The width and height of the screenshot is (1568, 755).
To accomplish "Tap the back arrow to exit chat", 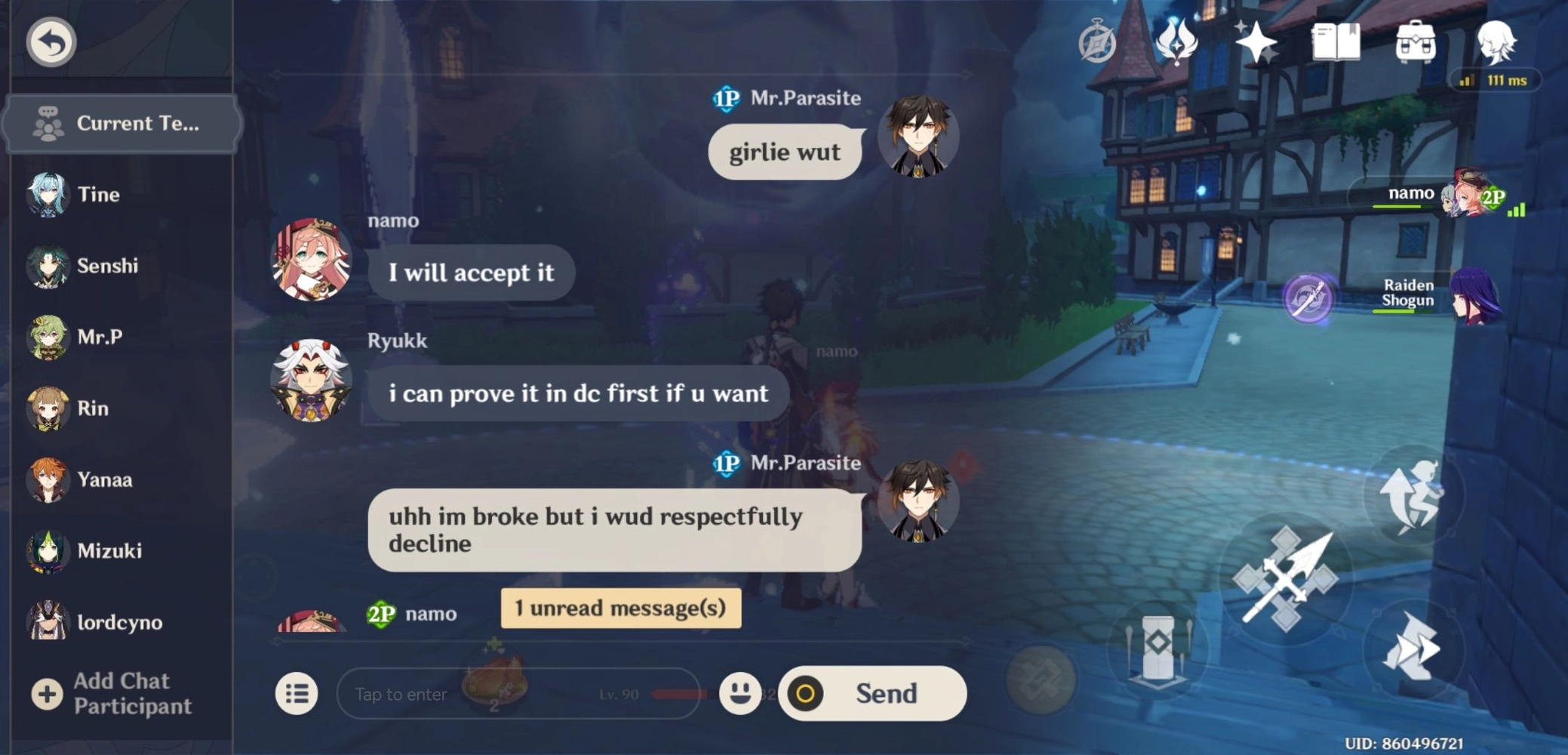I will click(49, 42).
